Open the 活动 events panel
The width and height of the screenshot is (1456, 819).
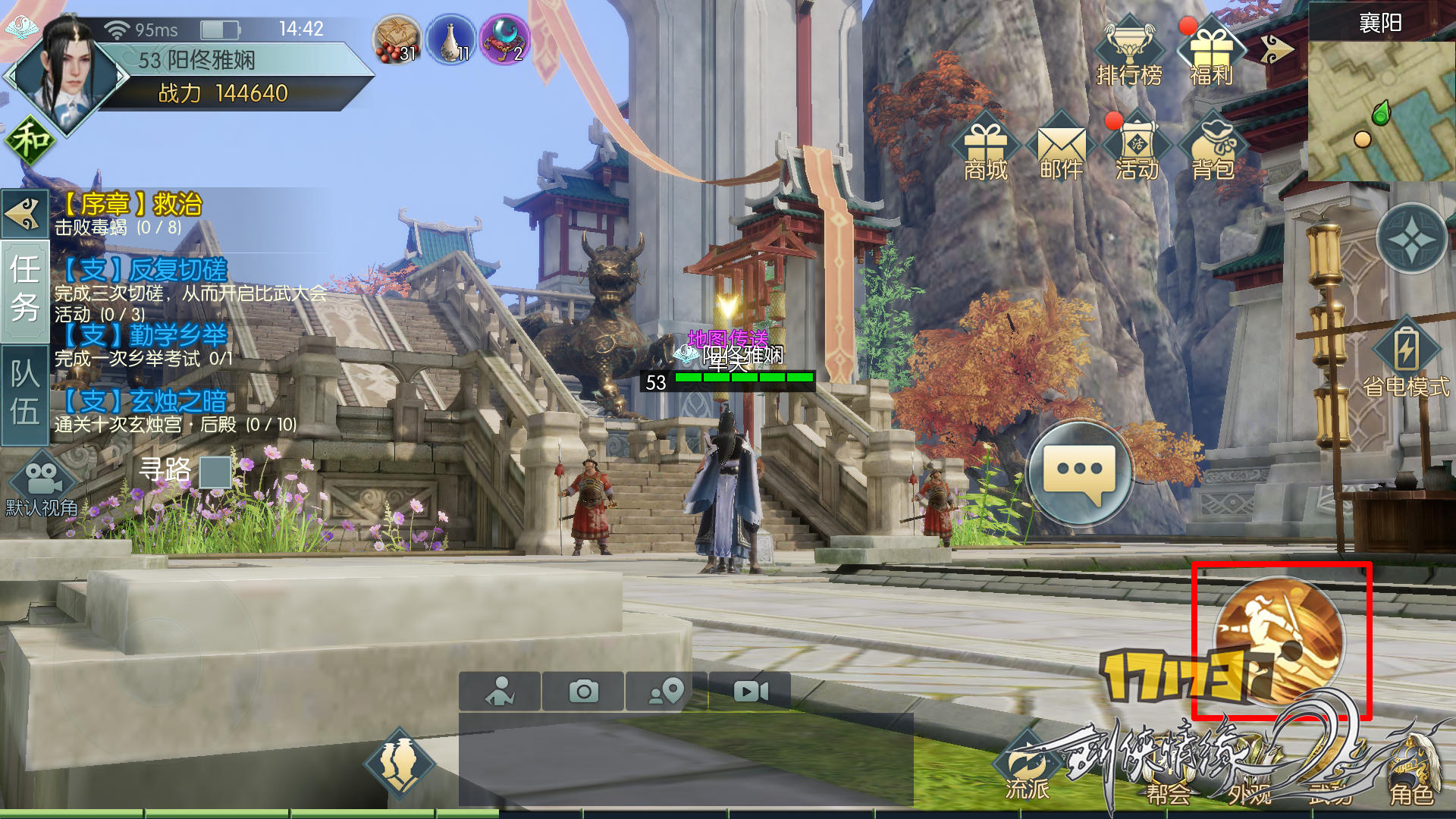point(1137,149)
